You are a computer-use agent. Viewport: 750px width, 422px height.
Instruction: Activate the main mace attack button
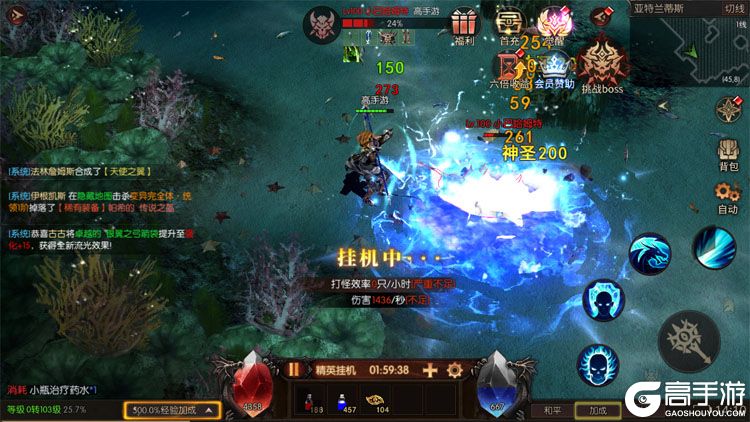coord(690,341)
